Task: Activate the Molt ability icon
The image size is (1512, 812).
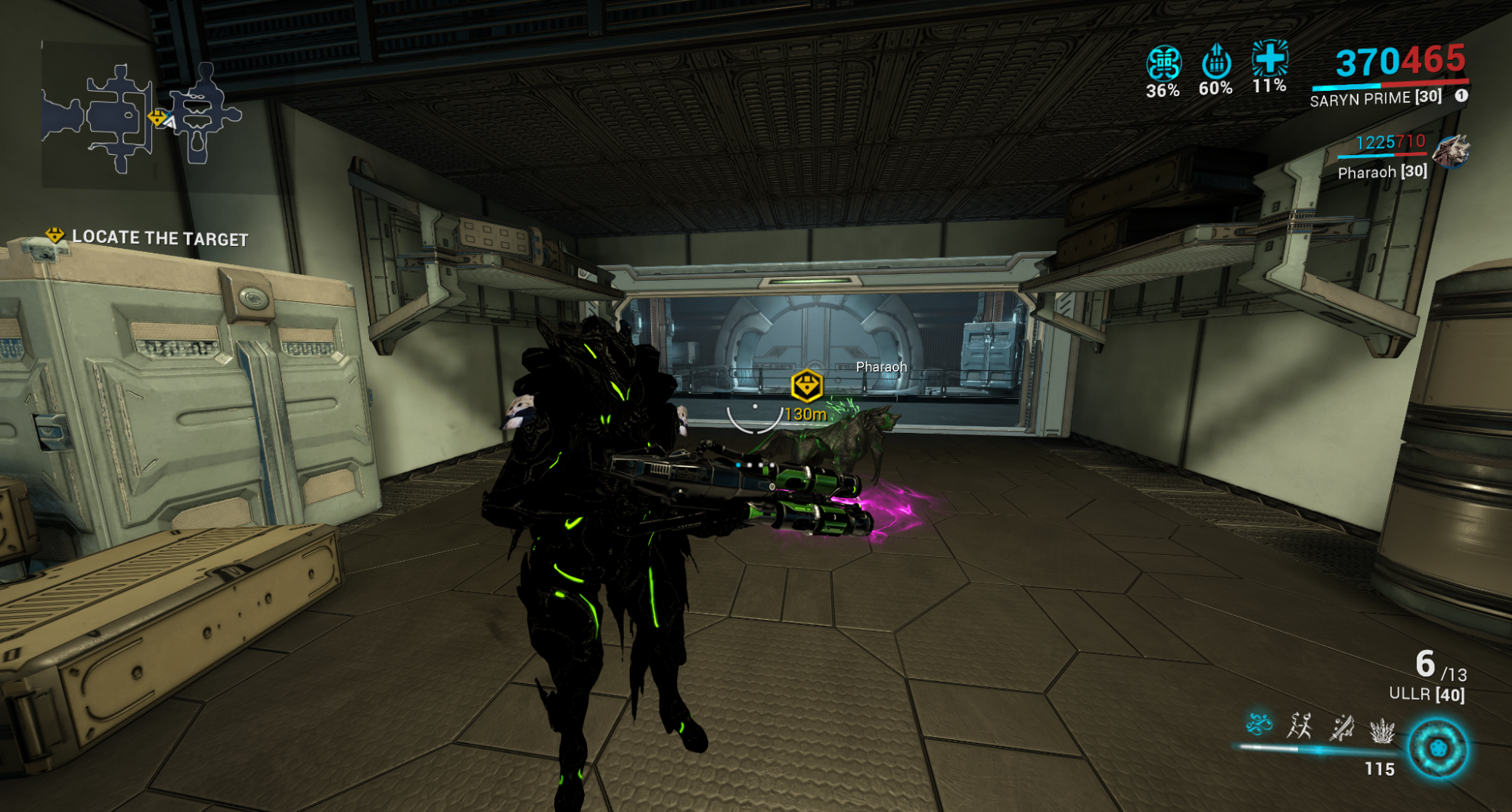Action: (x=1300, y=726)
